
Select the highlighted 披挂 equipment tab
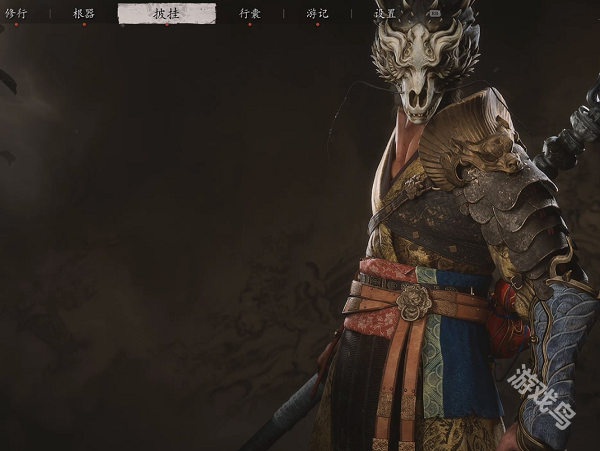click(166, 14)
